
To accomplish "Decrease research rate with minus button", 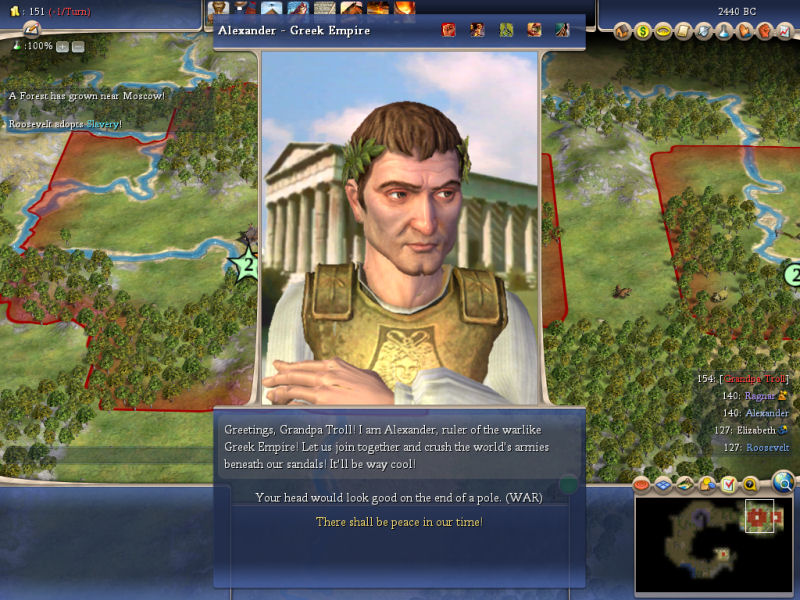I will (78, 46).
